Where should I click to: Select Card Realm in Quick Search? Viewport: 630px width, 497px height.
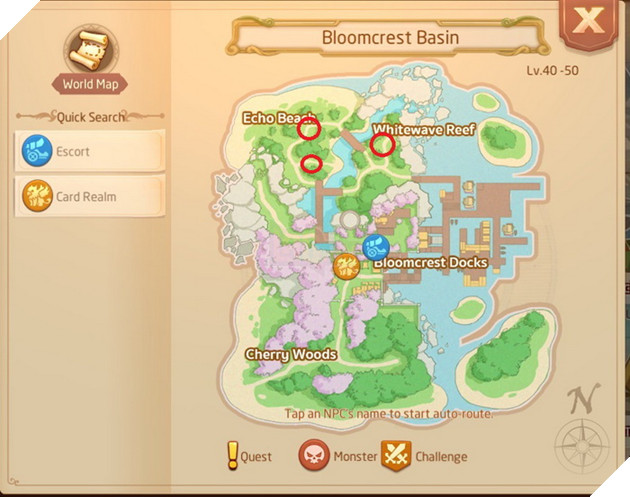coord(89,196)
